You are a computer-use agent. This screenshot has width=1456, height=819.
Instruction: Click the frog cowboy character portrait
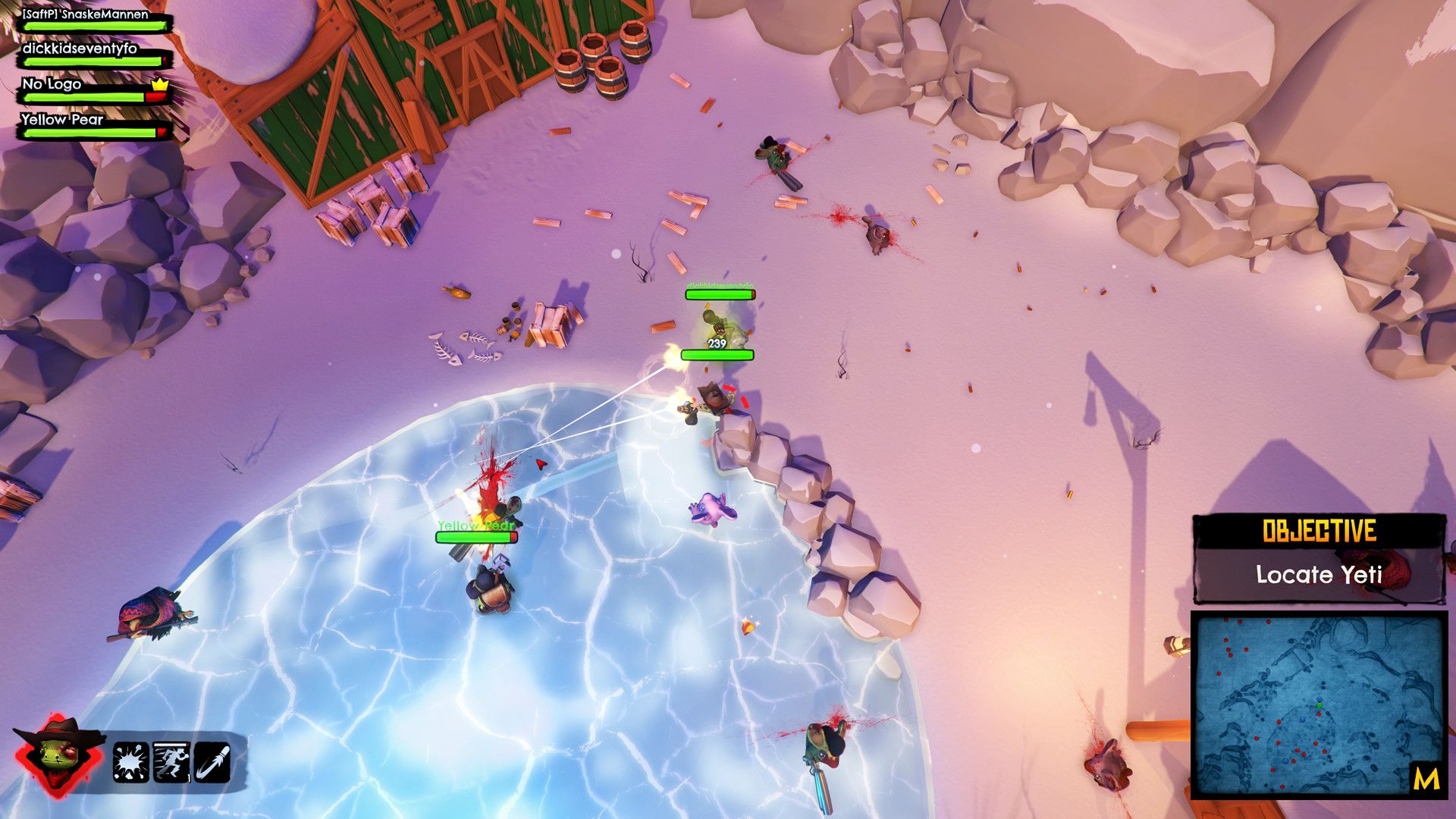pyautogui.click(x=58, y=754)
